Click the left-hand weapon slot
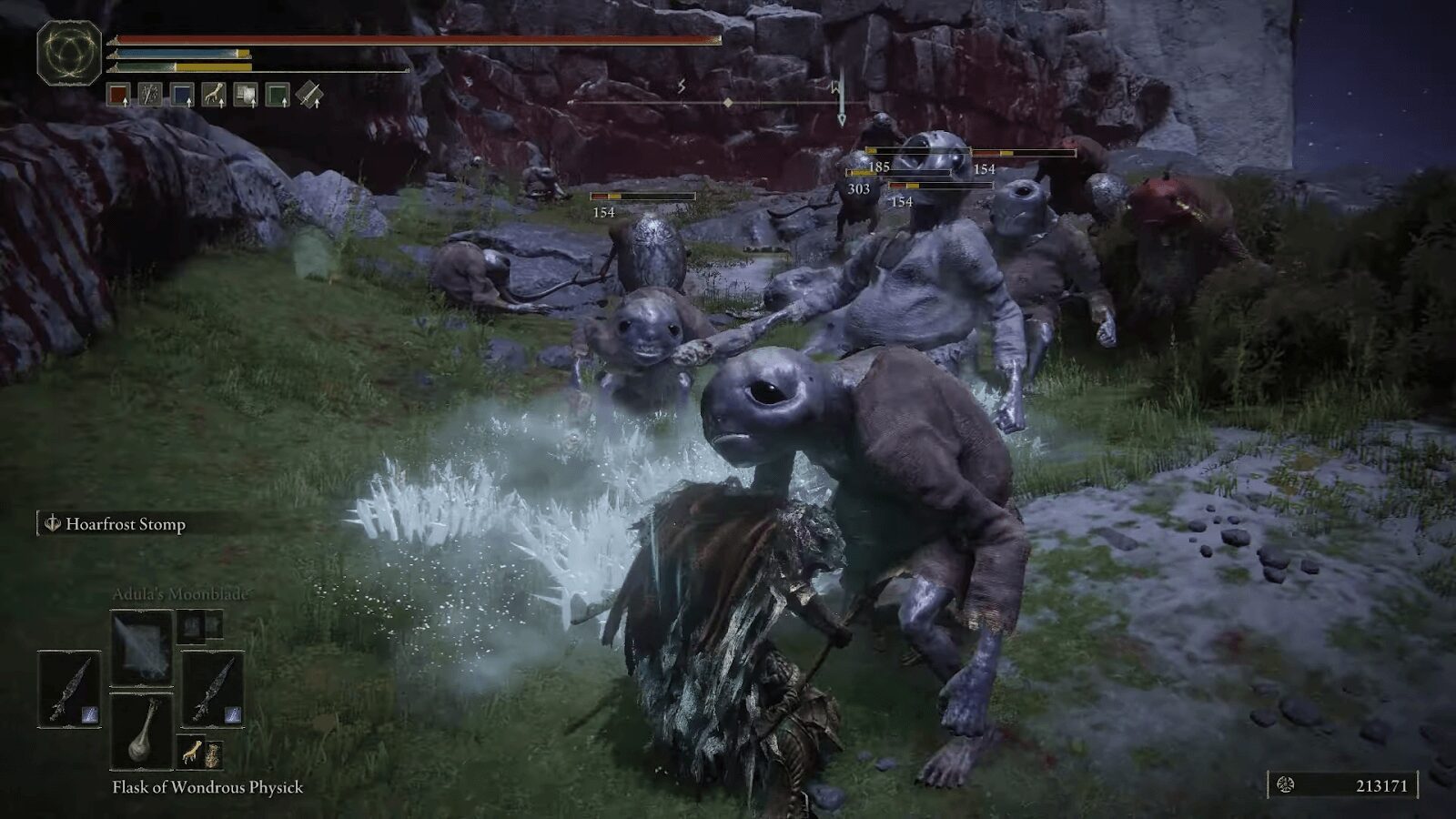 click(x=69, y=689)
